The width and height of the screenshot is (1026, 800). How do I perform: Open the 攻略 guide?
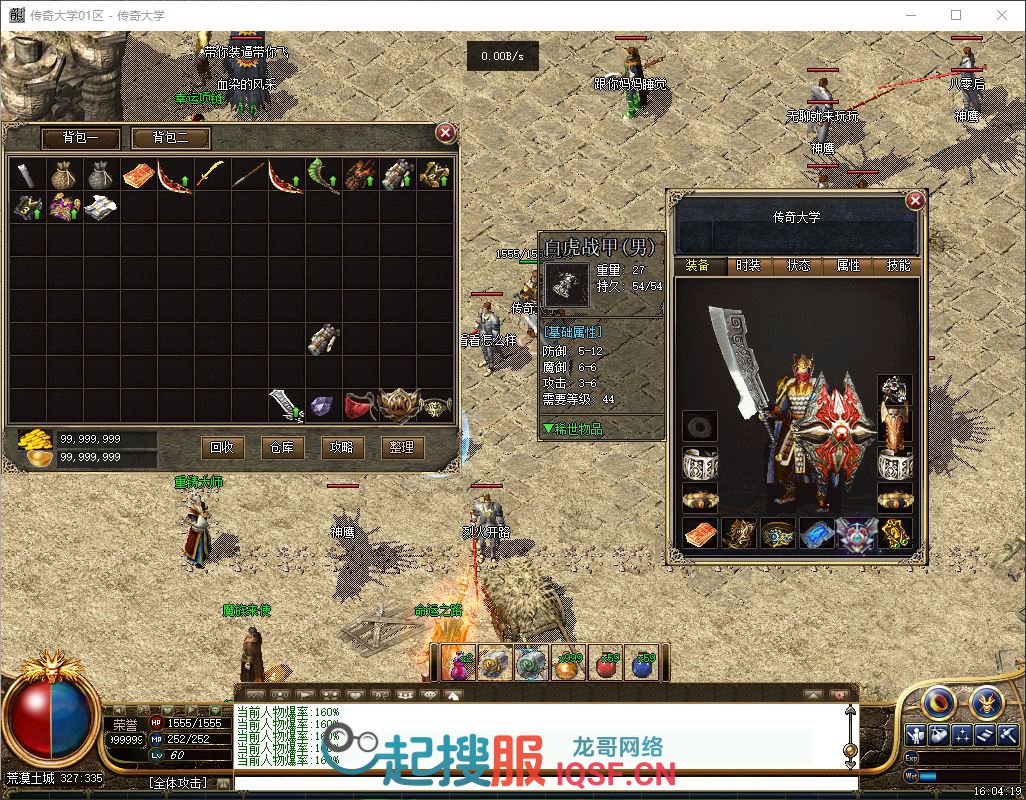coord(341,447)
